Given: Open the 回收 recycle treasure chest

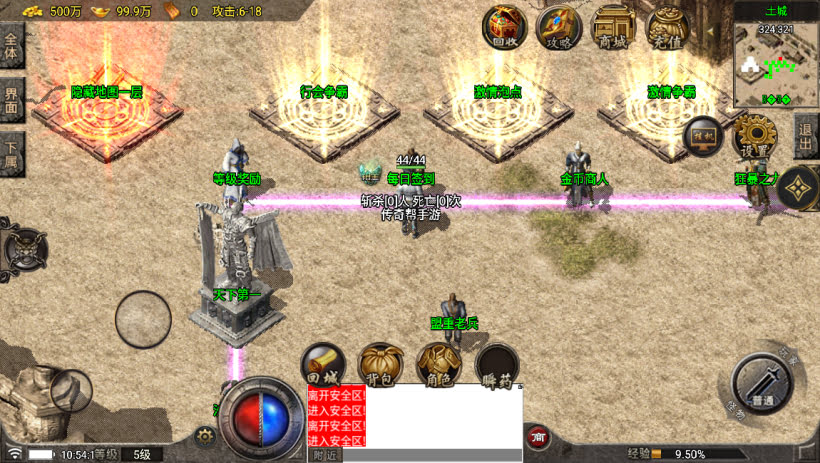Looking at the screenshot, I should point(504,27).
